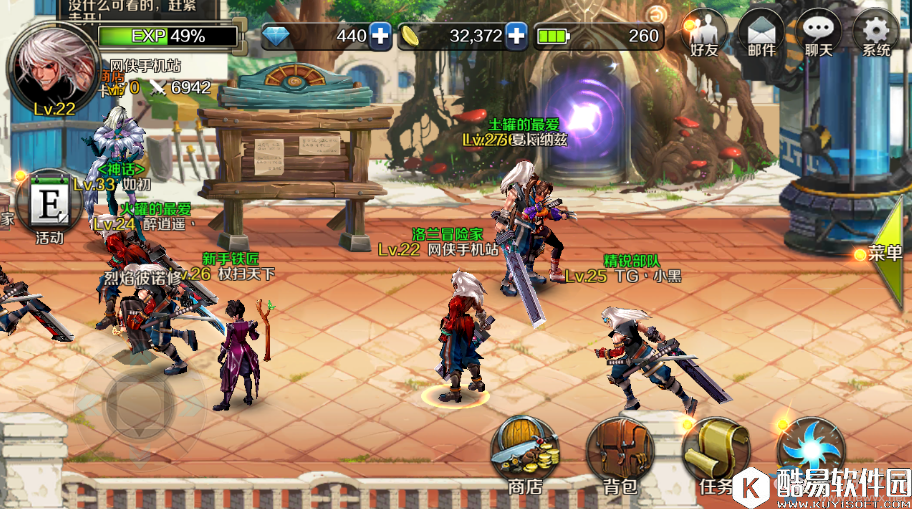Open the 聊天 chat window
The height and width of the screenshot is (509, 912).
pyautogui.click(x=820, y=34)
